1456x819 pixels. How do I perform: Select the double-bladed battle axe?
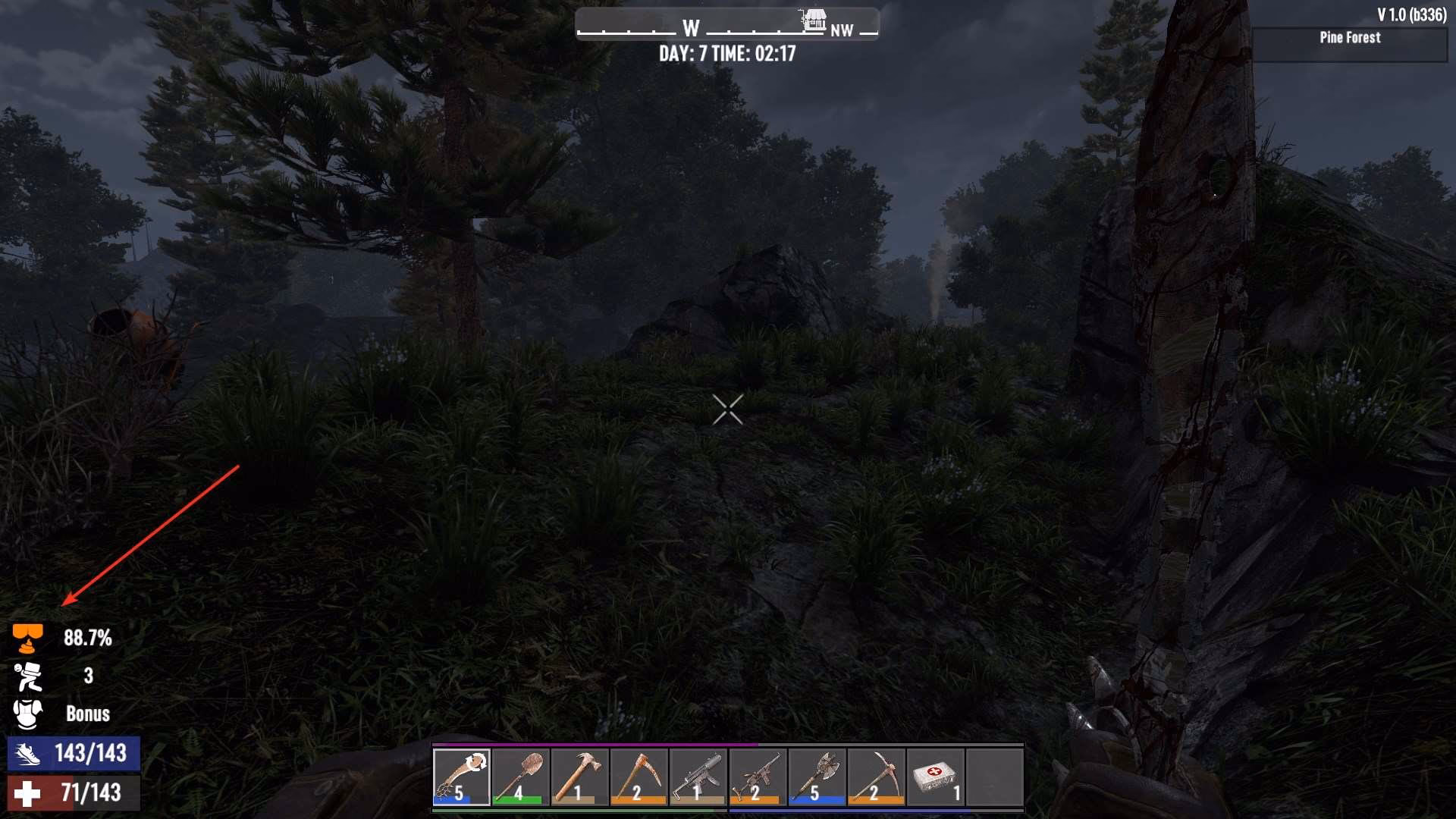pos(816,777)
